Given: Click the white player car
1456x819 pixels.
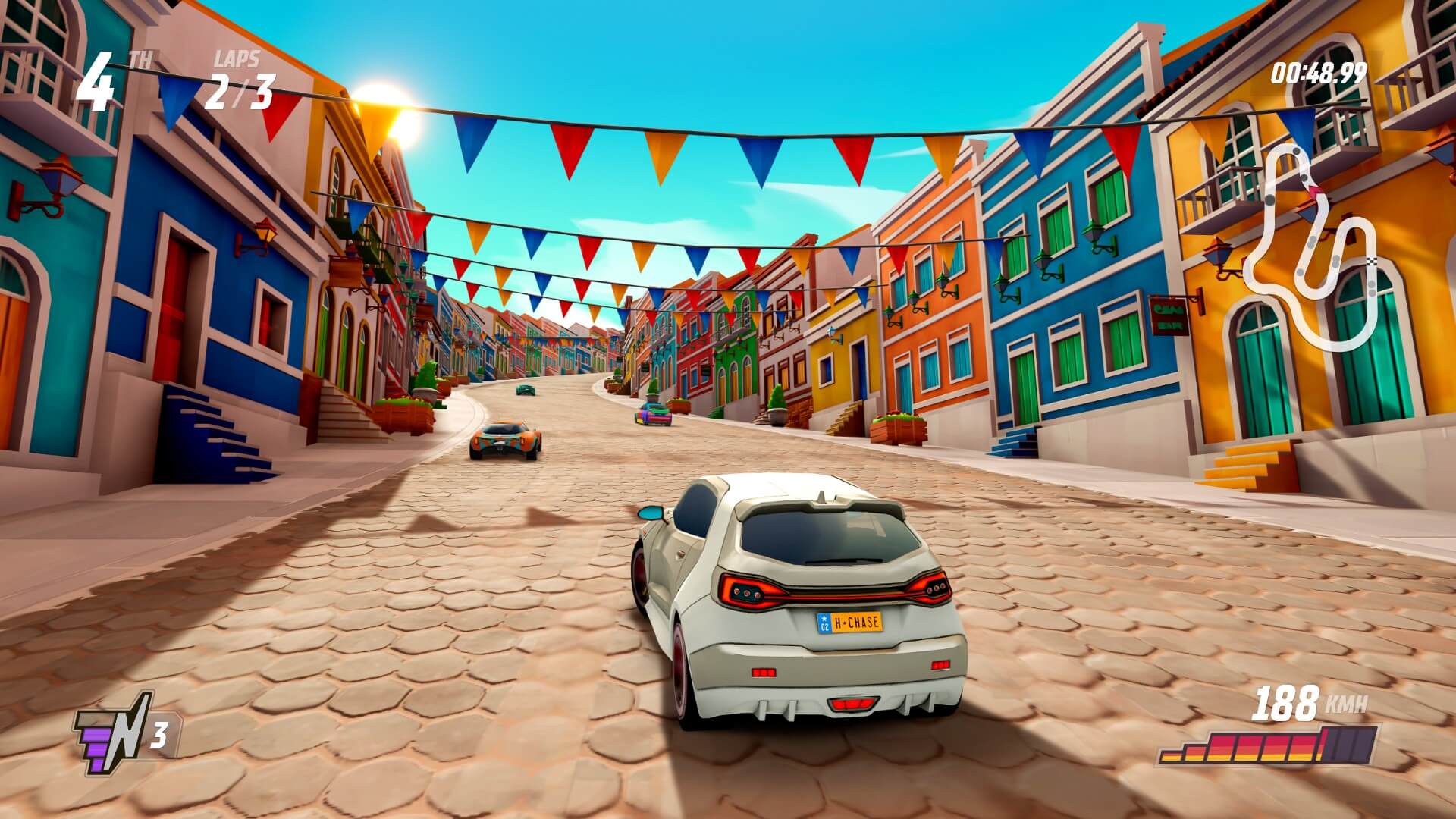Looking at the screenshot, I should point(796,599).
